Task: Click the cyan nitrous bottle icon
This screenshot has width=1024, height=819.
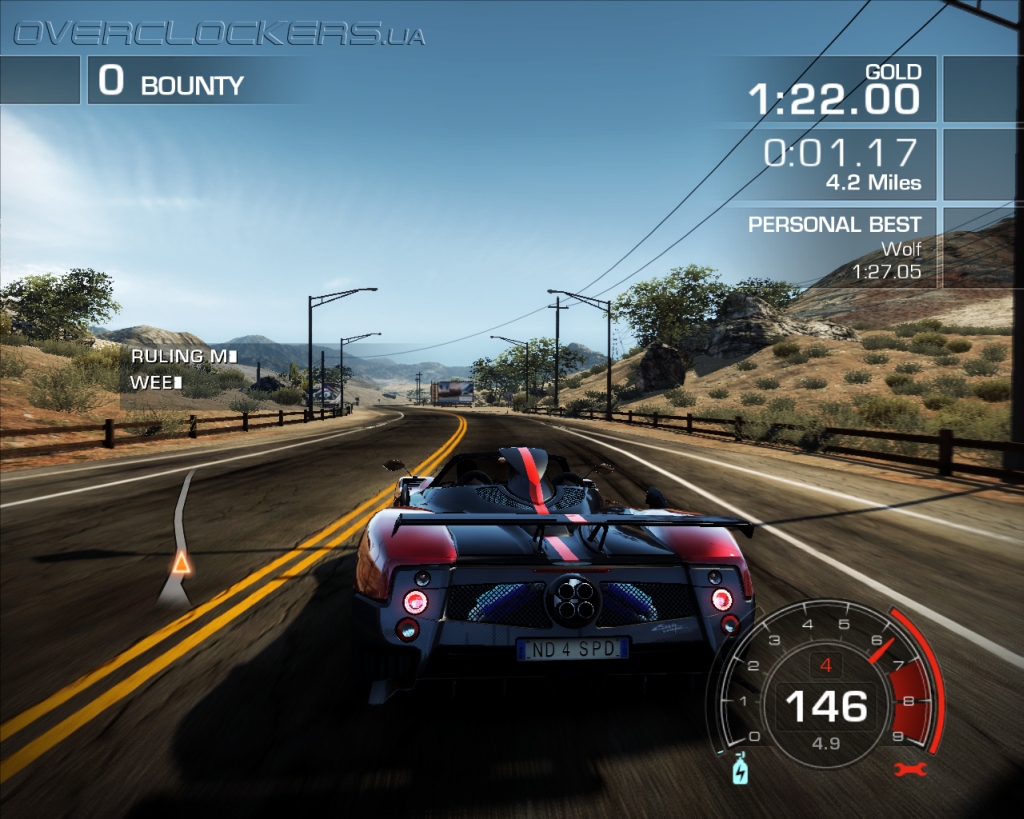Action: (x=740, y=769)
